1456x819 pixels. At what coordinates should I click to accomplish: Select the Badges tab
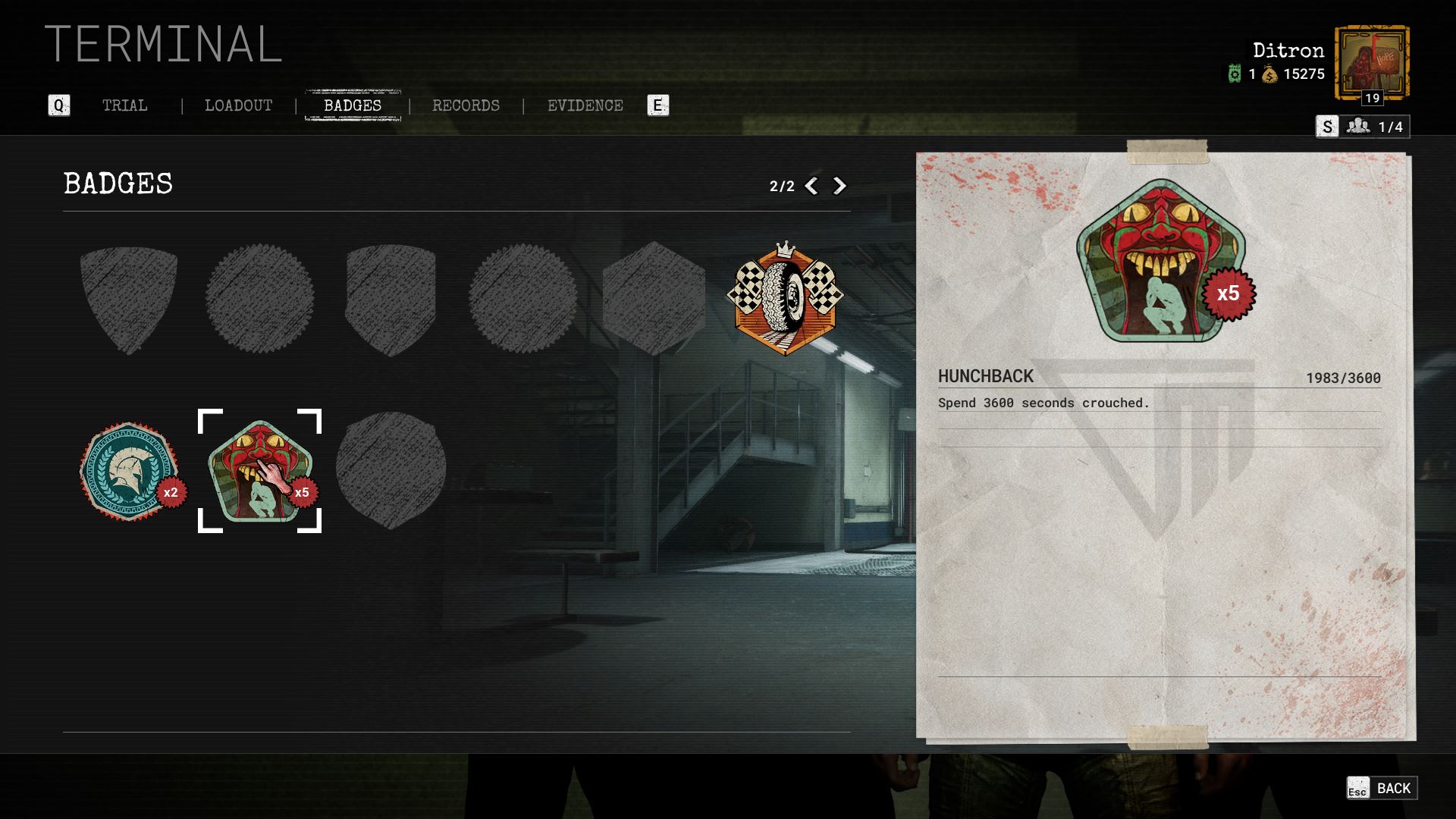(x=353, y=106)
